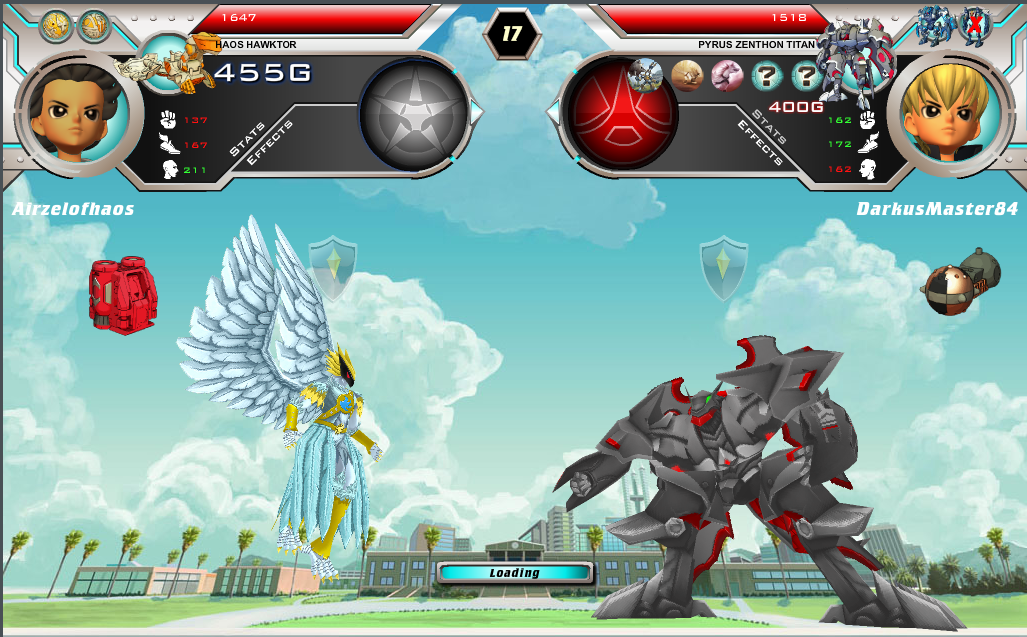The height and width of the screenshot is (637, 1027).
Task: Select the pink ability icon
Action: pyautogui.click(x=727, y=76)
